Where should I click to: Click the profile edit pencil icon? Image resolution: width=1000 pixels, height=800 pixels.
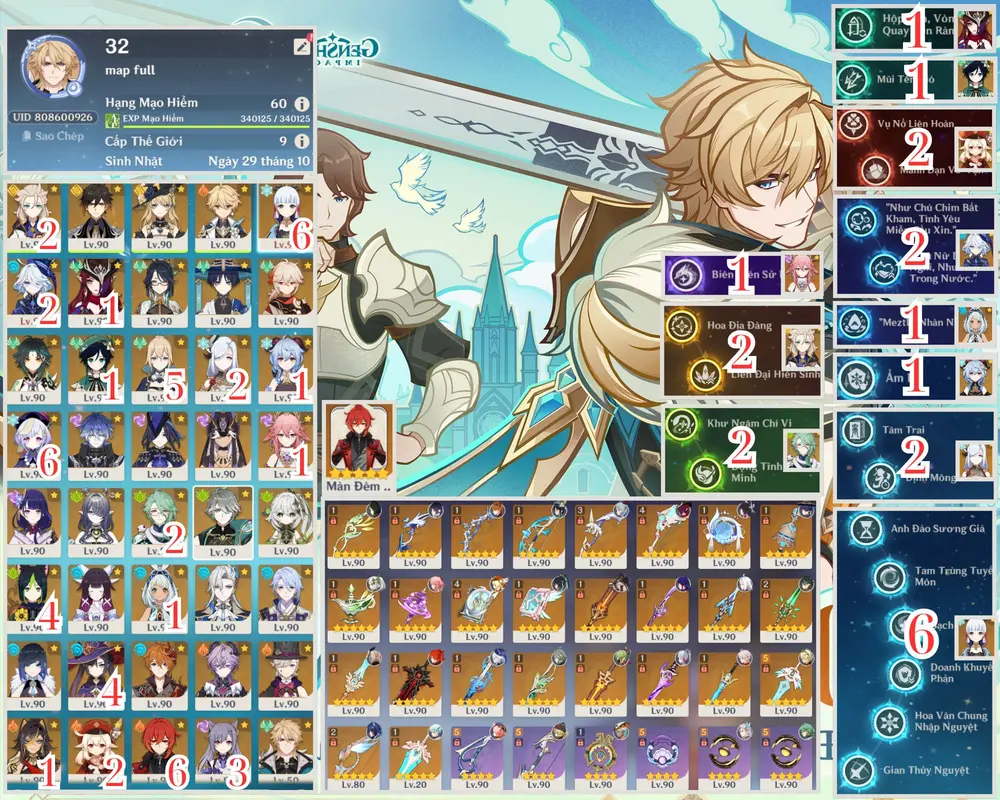coord(301,46)
